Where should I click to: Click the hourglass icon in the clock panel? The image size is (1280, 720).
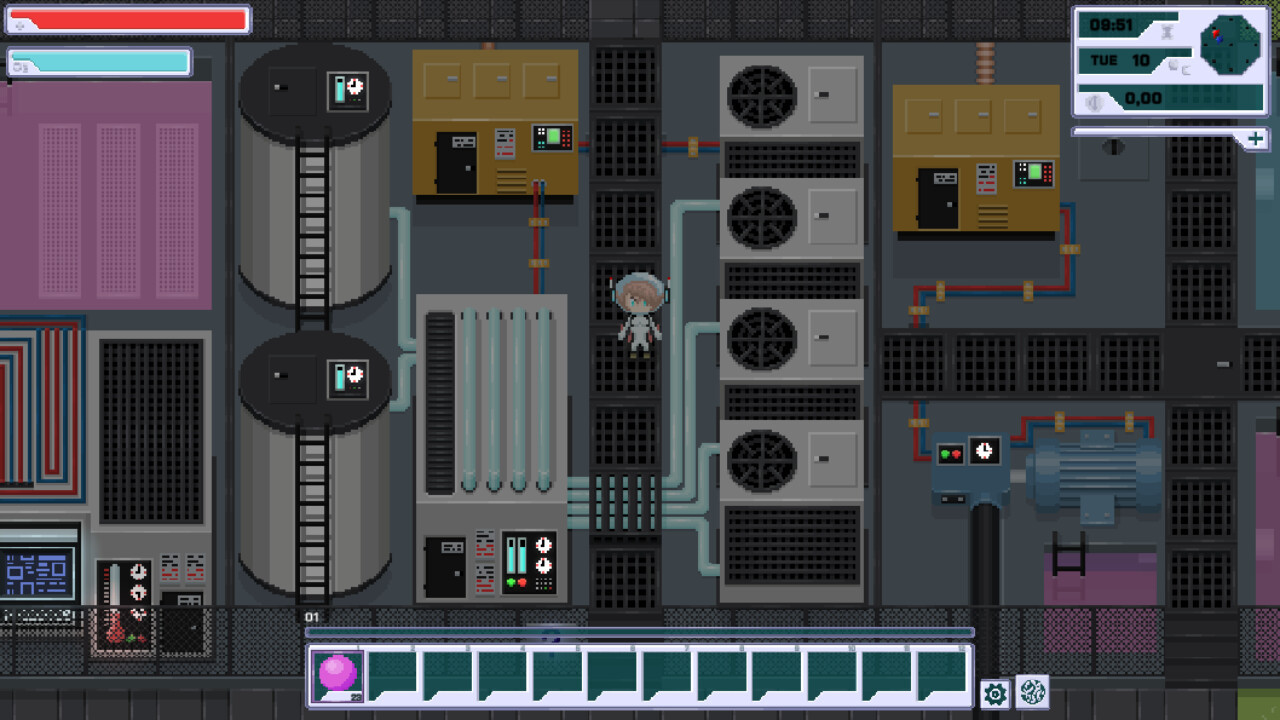click(x=1165, y=31)
